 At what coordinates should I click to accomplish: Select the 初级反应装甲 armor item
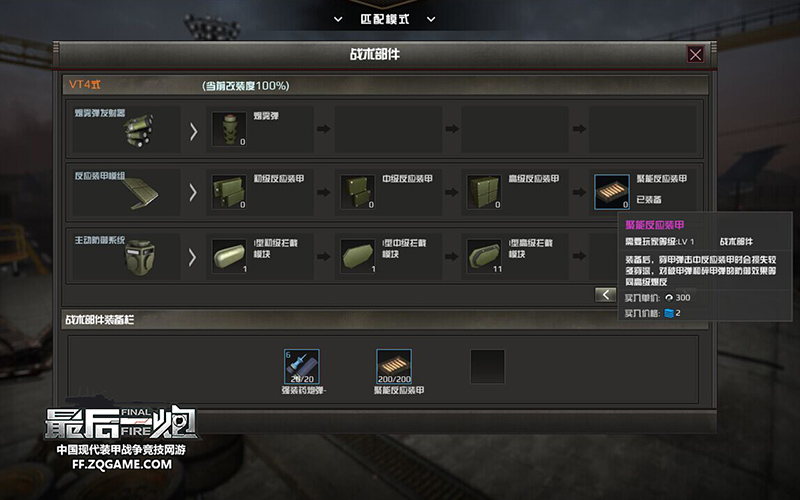tap(229, 191)
